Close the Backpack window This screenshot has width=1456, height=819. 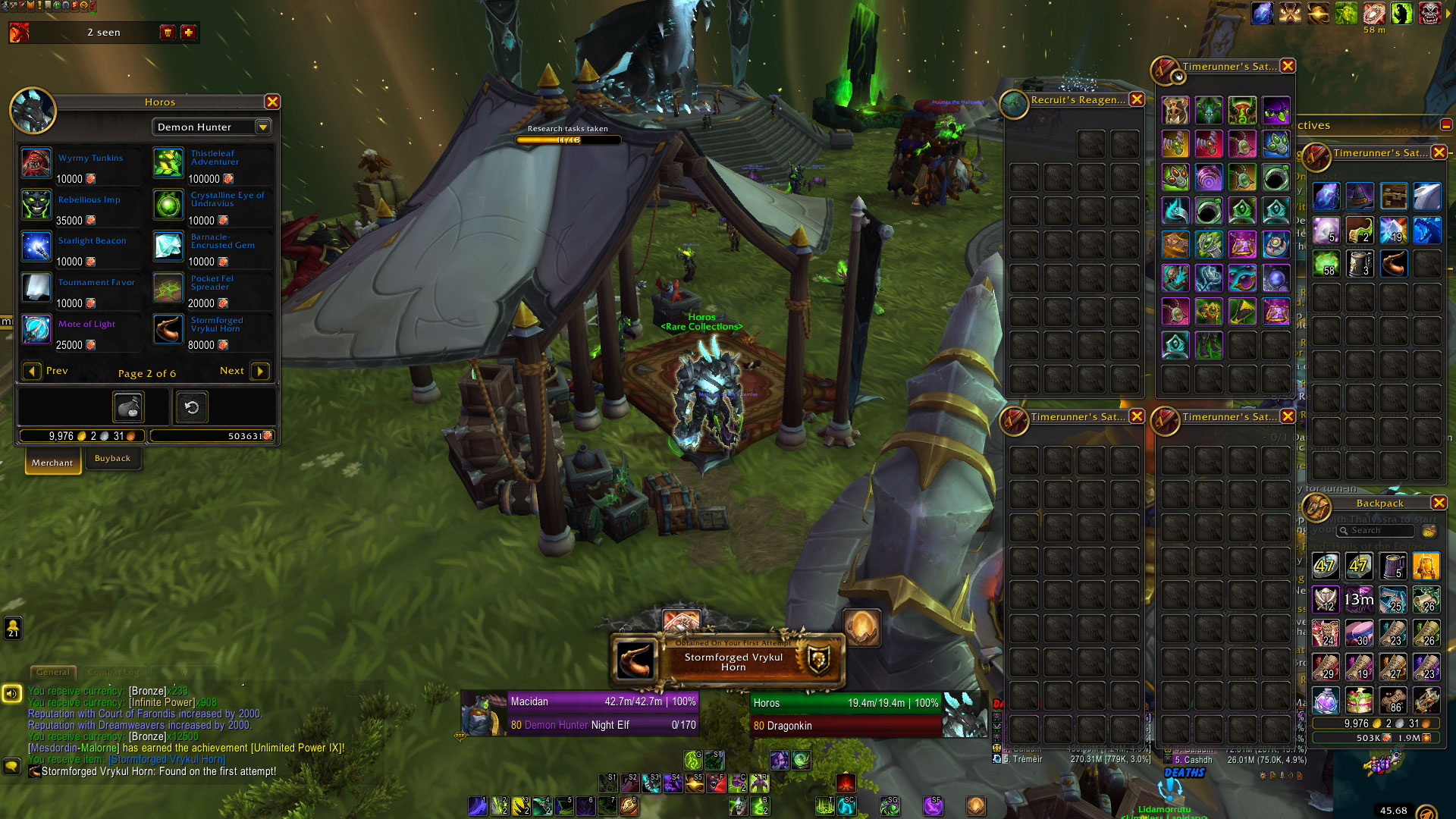(x=1439, y=503)
